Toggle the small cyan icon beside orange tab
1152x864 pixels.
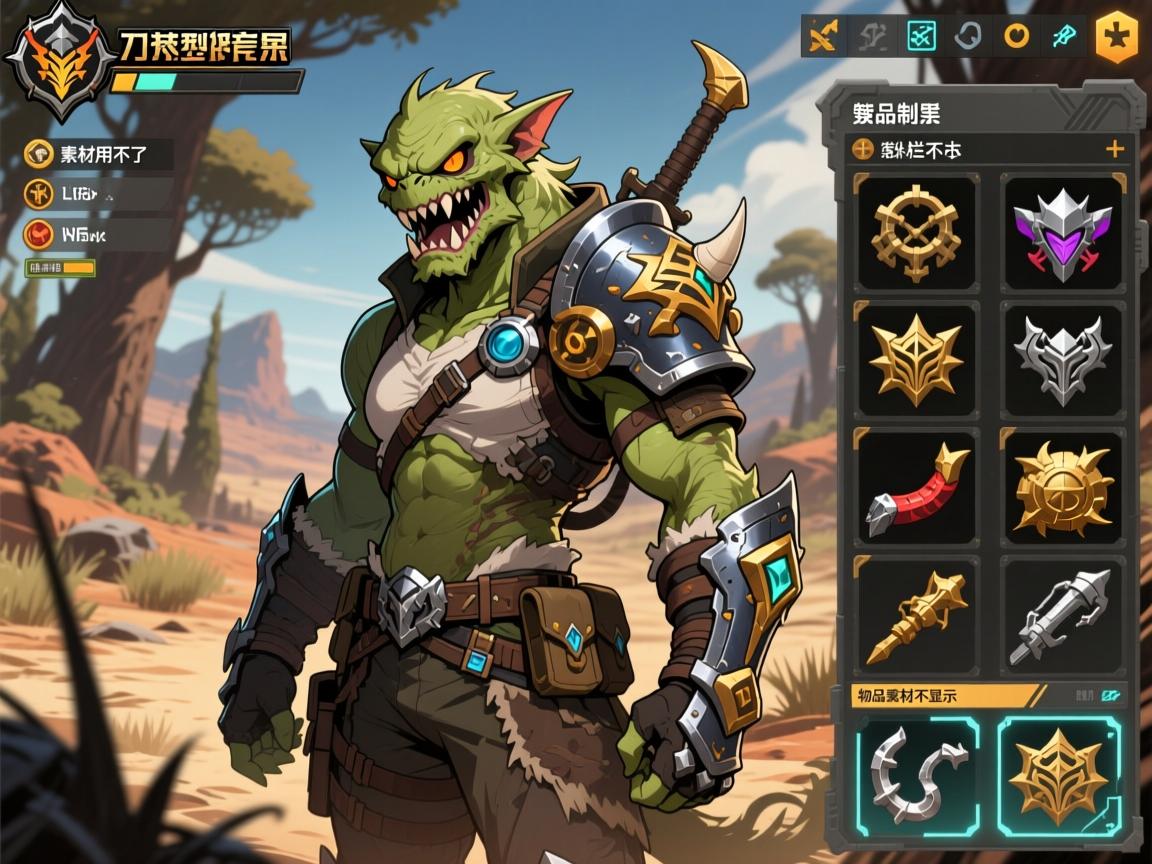tap(1110, 695)
